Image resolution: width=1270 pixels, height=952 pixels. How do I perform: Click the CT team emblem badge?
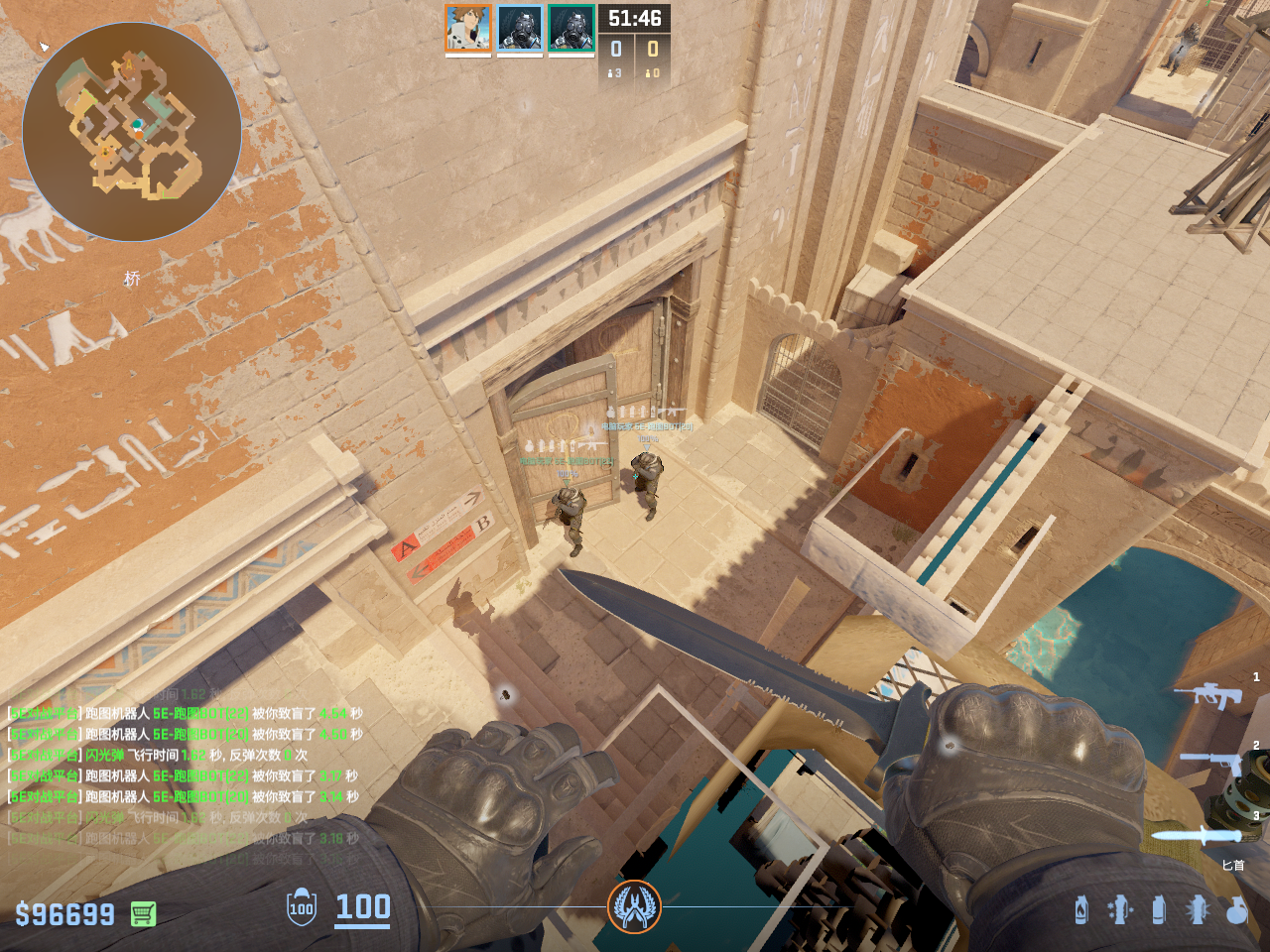click(634, 906)
